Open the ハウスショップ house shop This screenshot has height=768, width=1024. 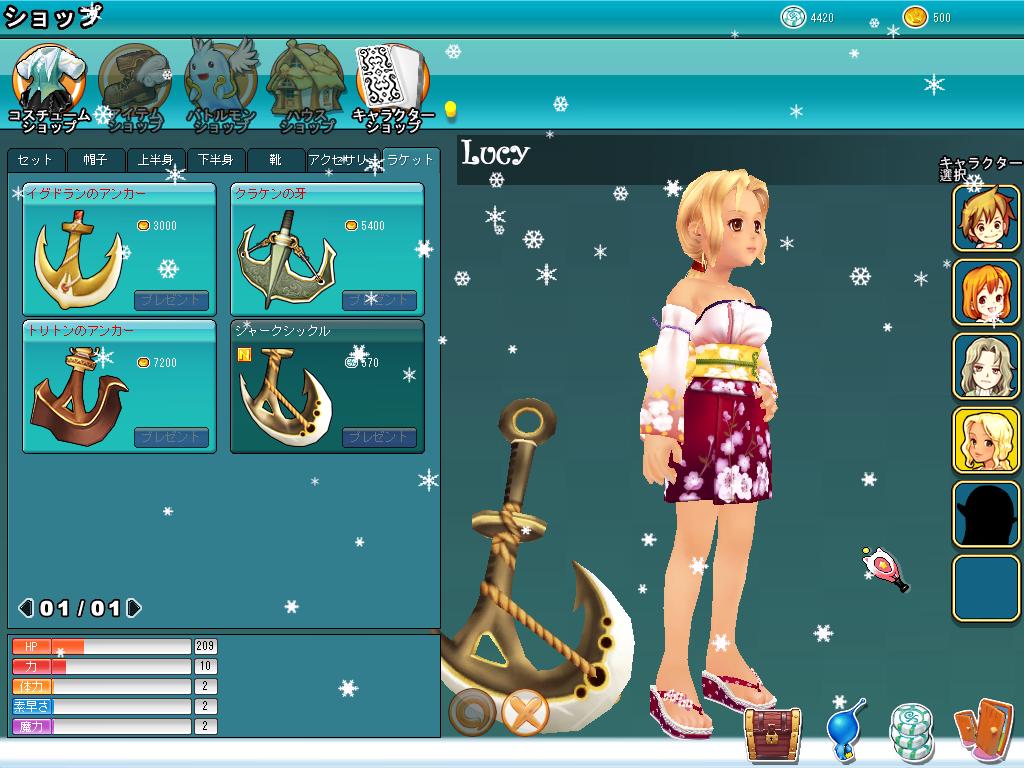(x=306, y=86)
